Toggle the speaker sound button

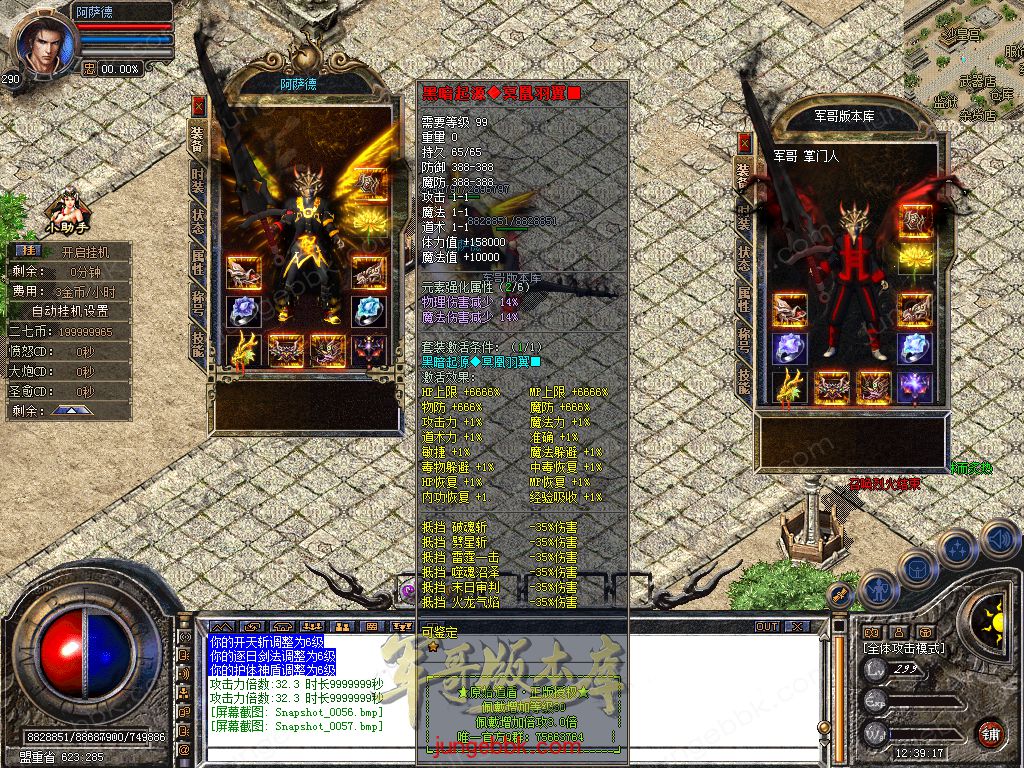click(998, 539)
